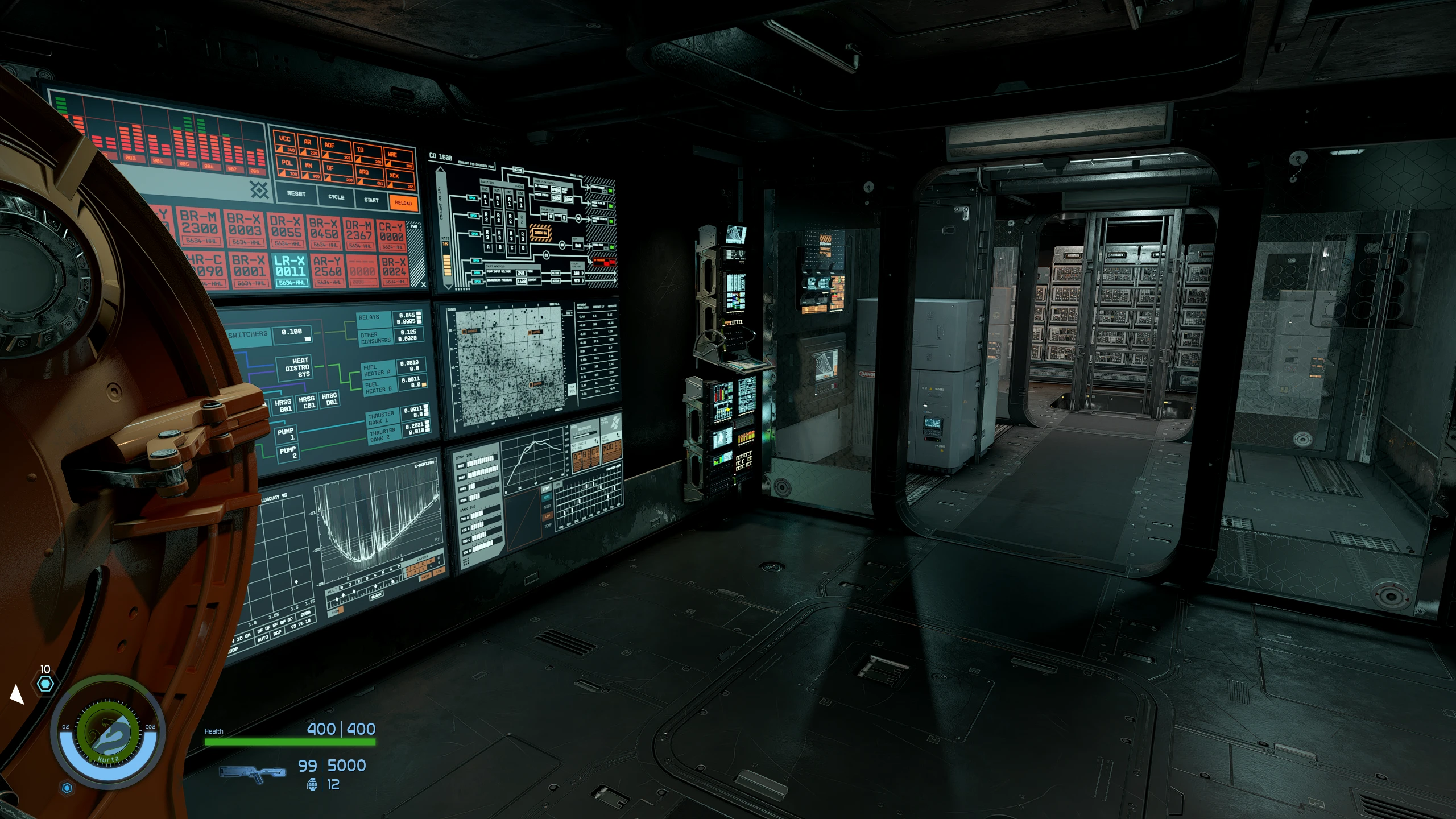This screenshot has height=819, width=1456.
Task: Click the circular Kurtz planet watch gauge
Action: click(107, 731)
